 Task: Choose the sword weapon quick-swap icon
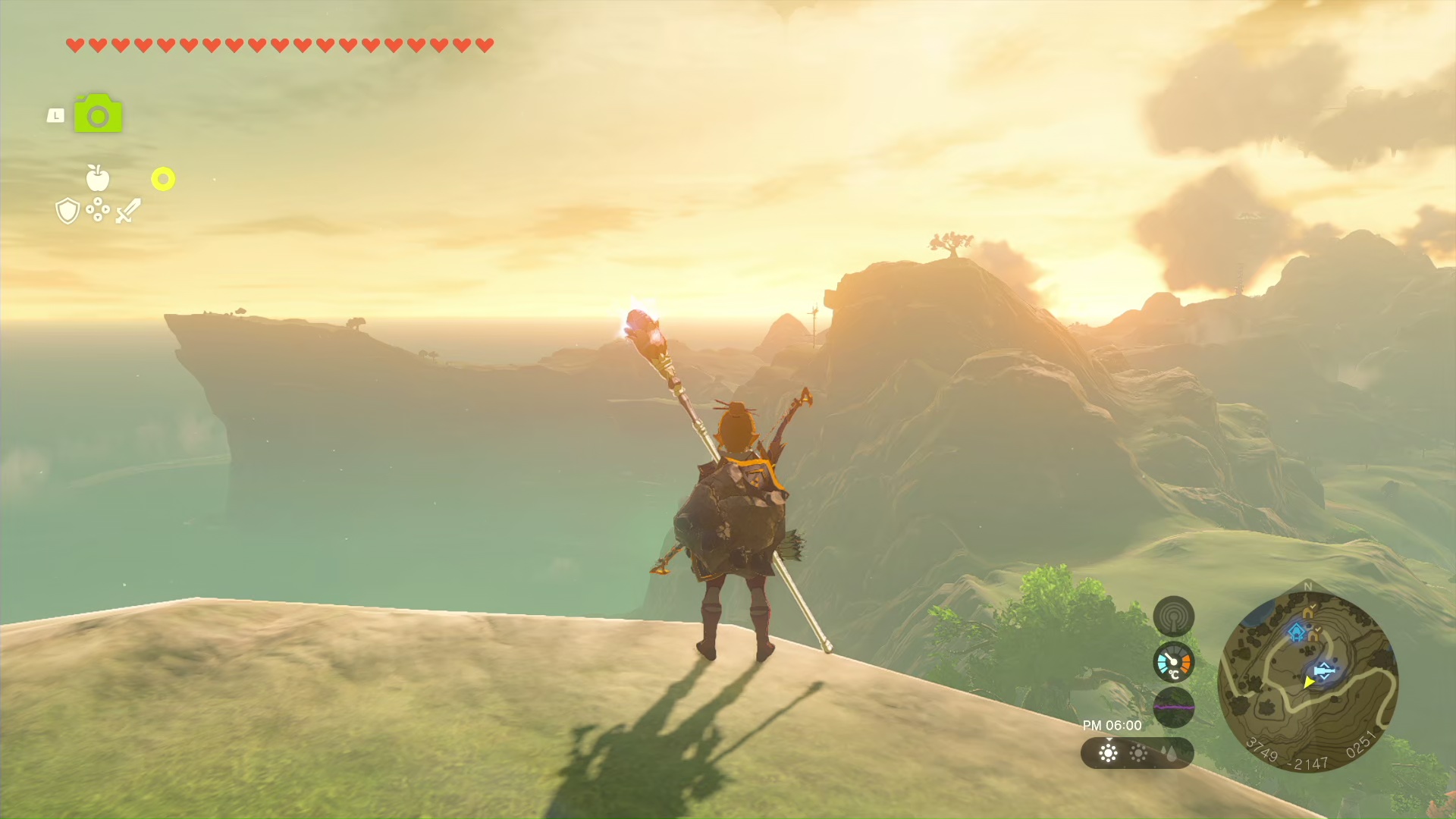[x=128, y=211]
